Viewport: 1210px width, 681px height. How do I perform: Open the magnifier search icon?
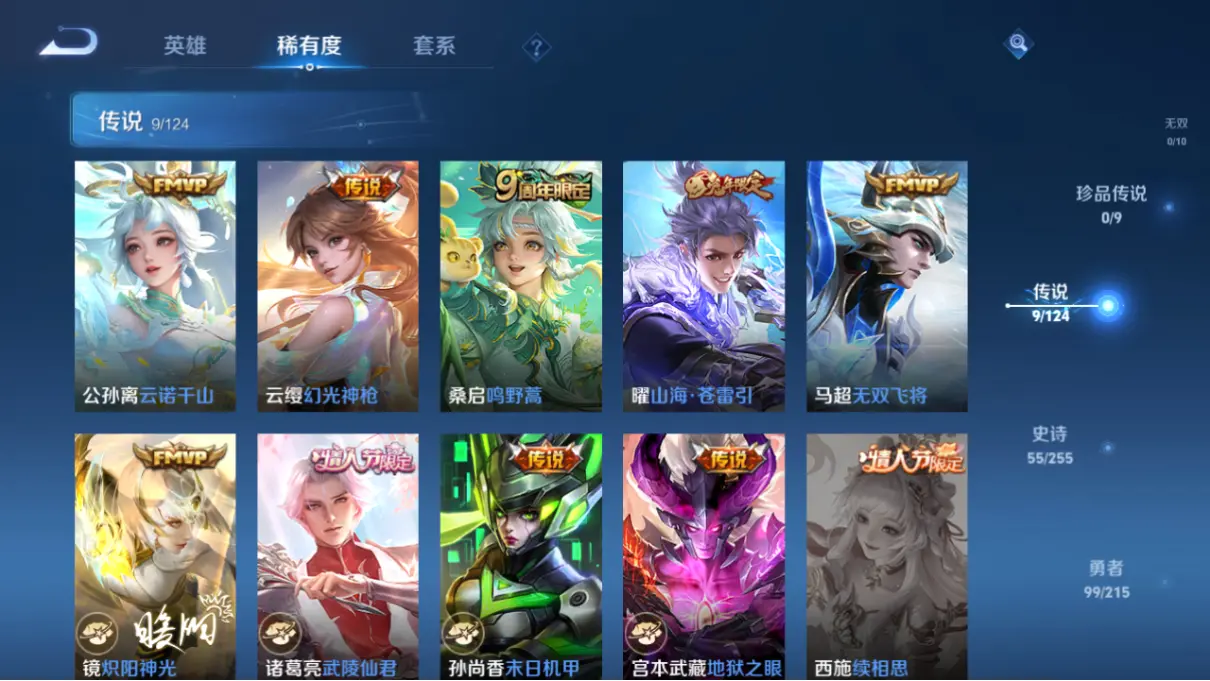click(x=1017, y=44)
